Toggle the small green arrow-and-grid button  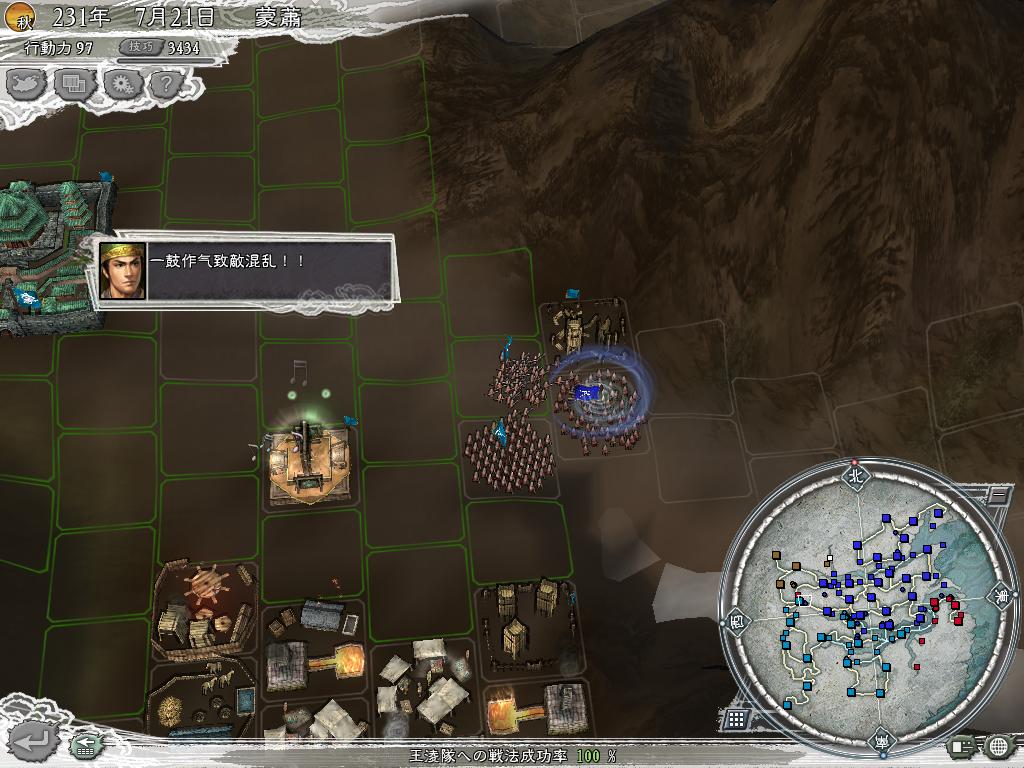(86, 744)
